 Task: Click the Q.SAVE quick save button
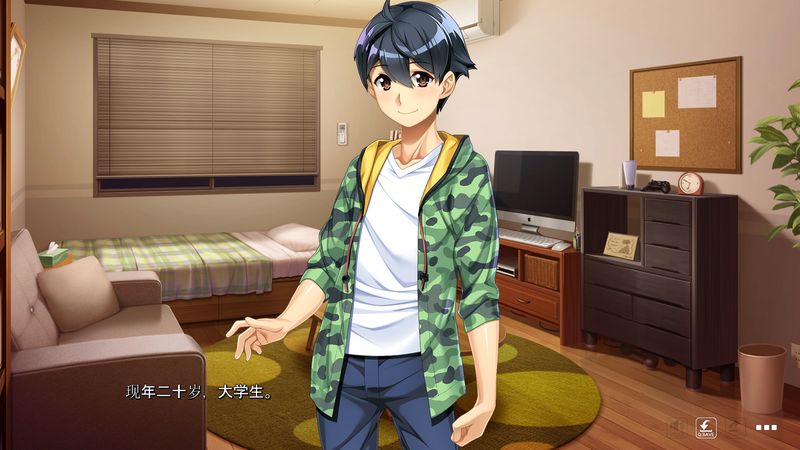[x=706, y=426]
